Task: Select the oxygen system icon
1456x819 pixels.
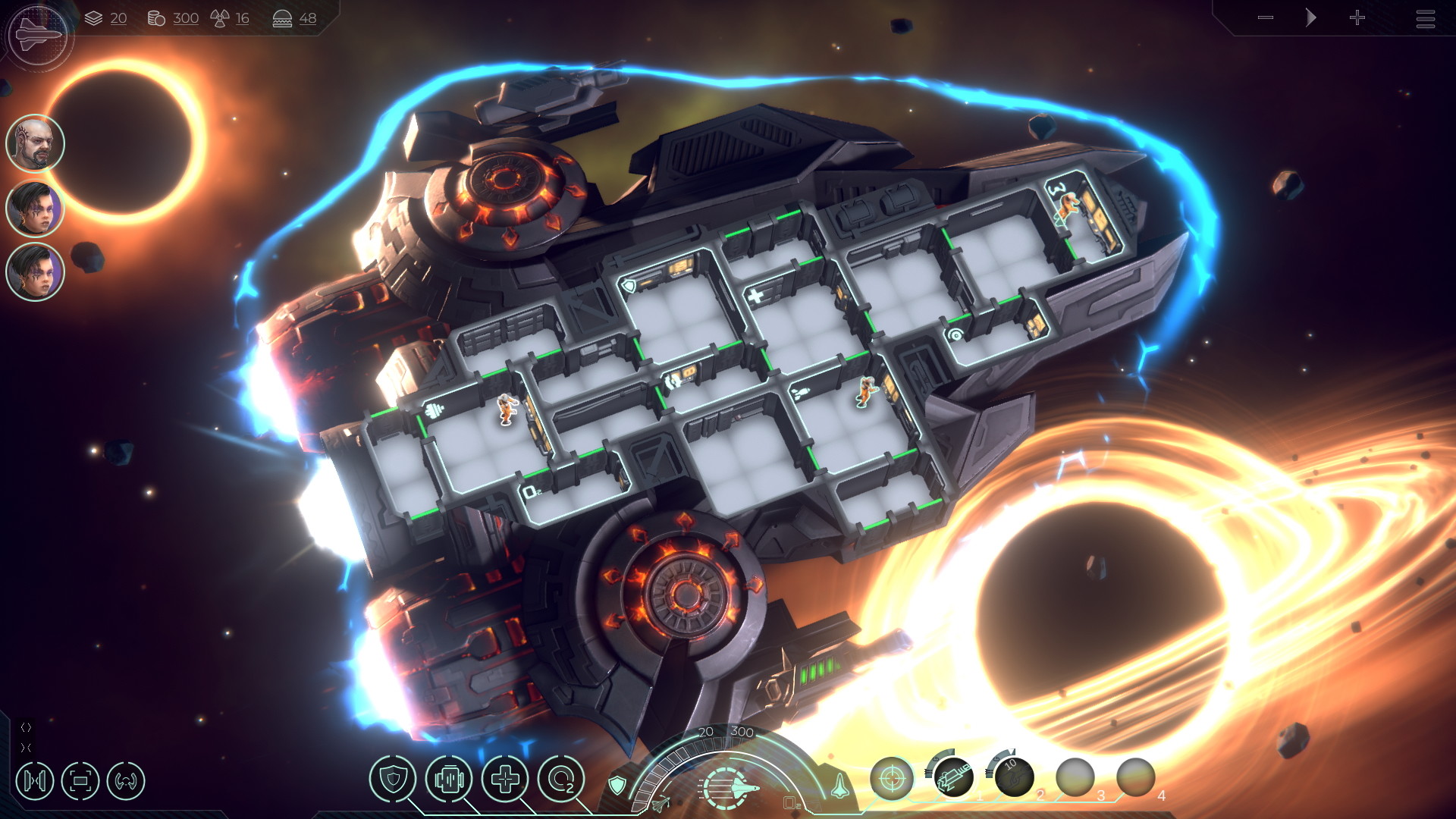Action: [562, 779]
